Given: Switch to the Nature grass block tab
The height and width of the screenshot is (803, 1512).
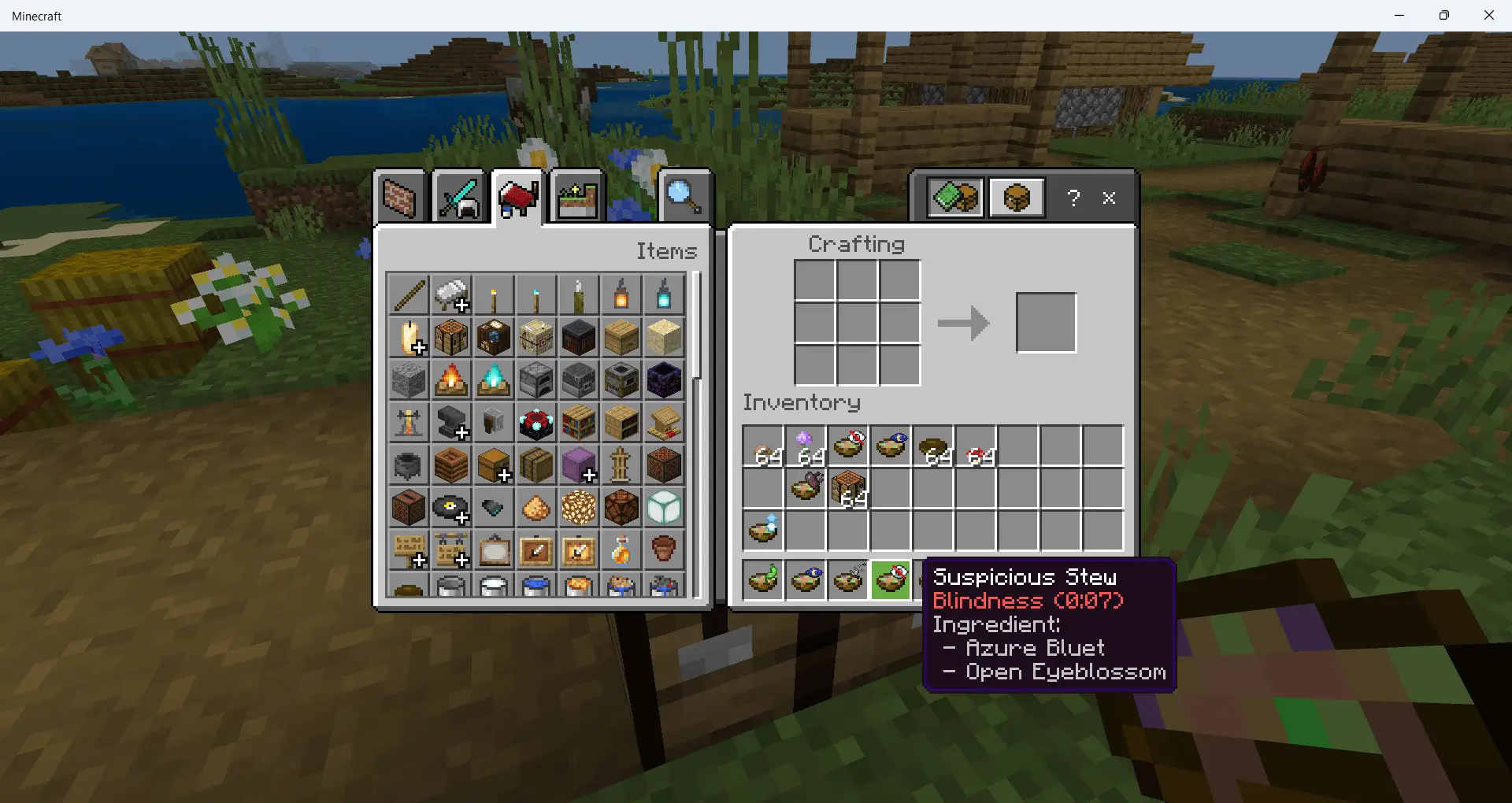Looking at the screenshot, I should [577, 198].
